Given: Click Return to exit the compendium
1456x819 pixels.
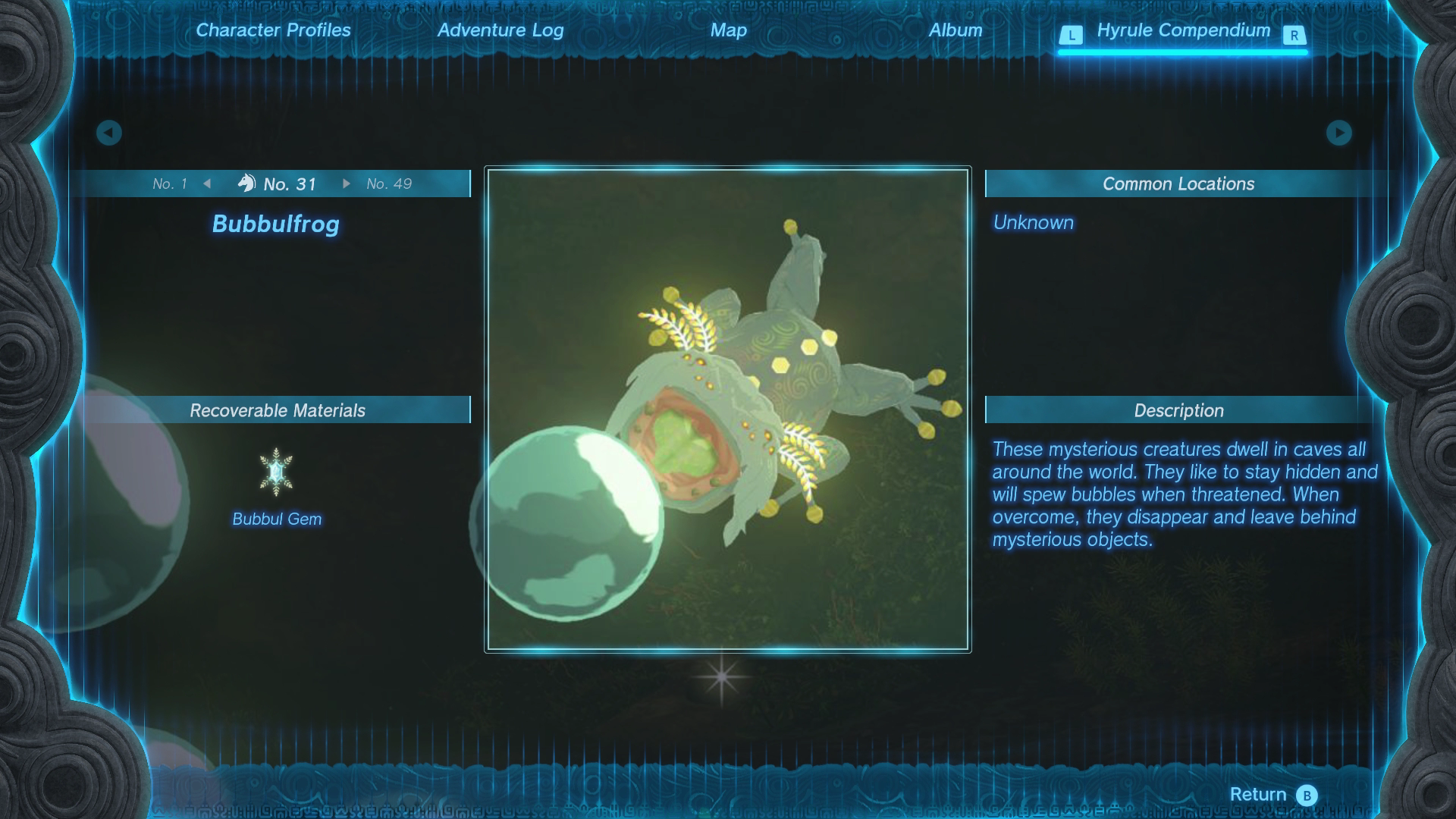Looking at the screenshot, I should coord(1272,794).
